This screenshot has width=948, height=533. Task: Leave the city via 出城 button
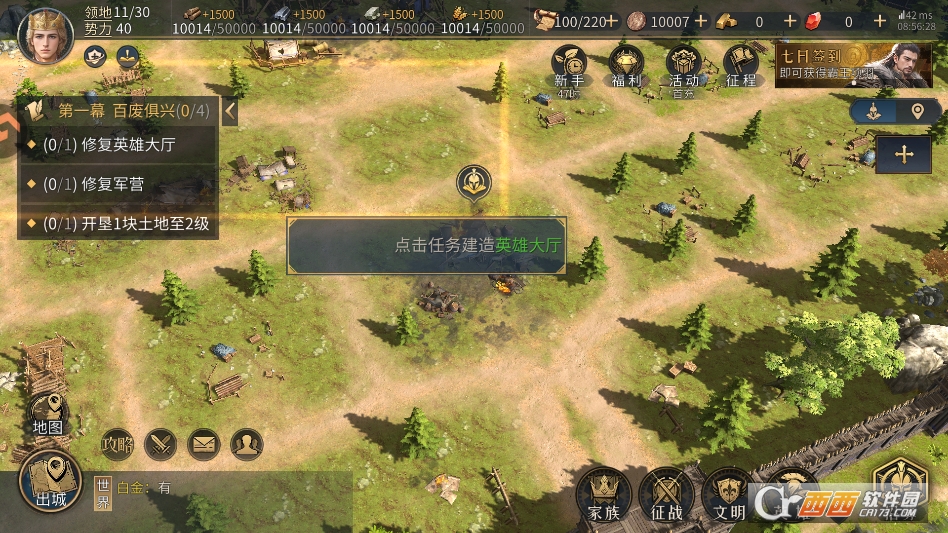50,482
